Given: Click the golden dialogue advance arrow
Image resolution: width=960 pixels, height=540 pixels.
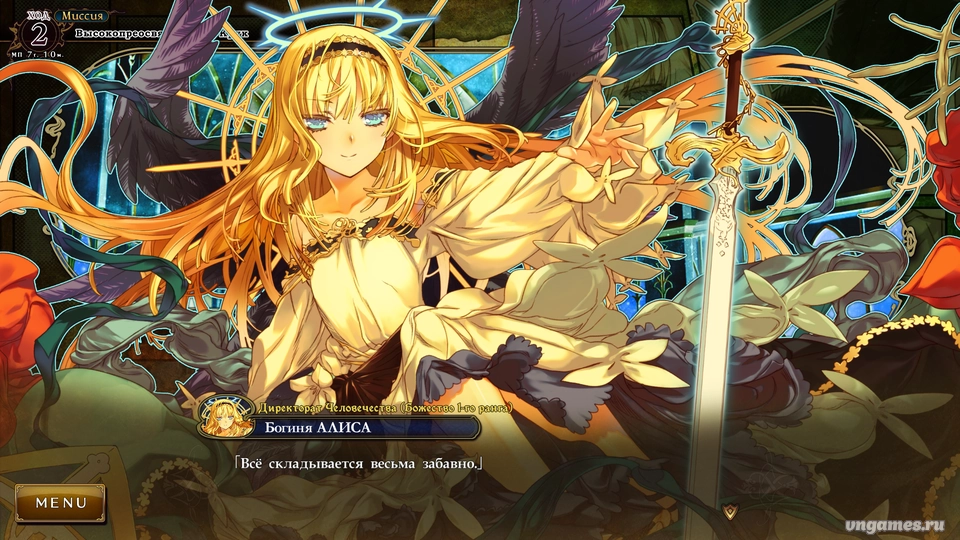Looking at the screenshot, I should [731, 511].
